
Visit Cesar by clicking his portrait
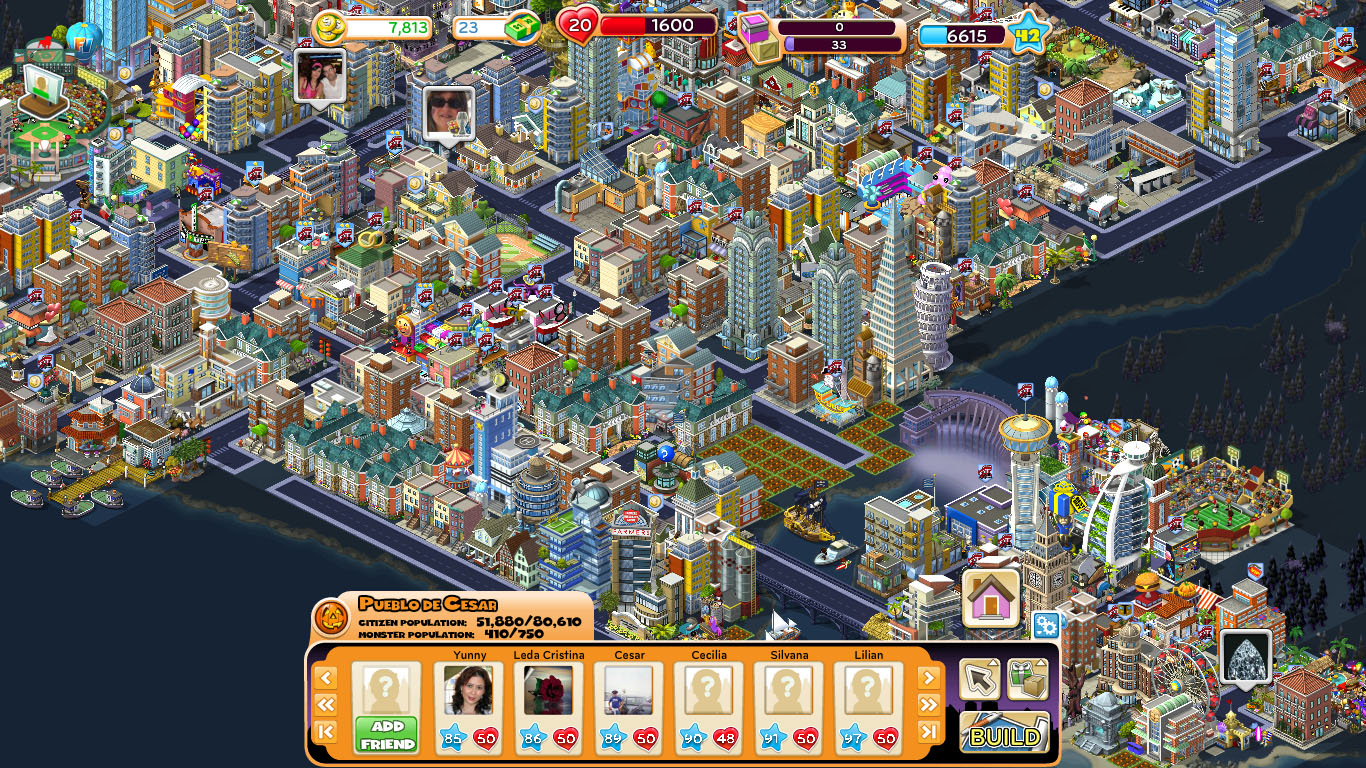[627, 692]
